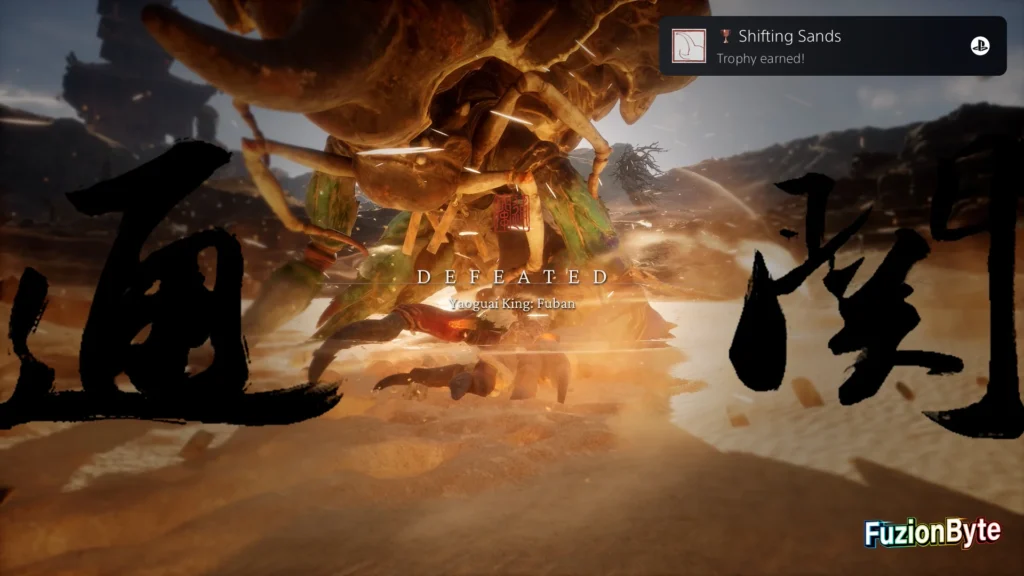Open the Shifting Sands trophy notification
Screen dimensions: 1024x576
click(832, 46)
